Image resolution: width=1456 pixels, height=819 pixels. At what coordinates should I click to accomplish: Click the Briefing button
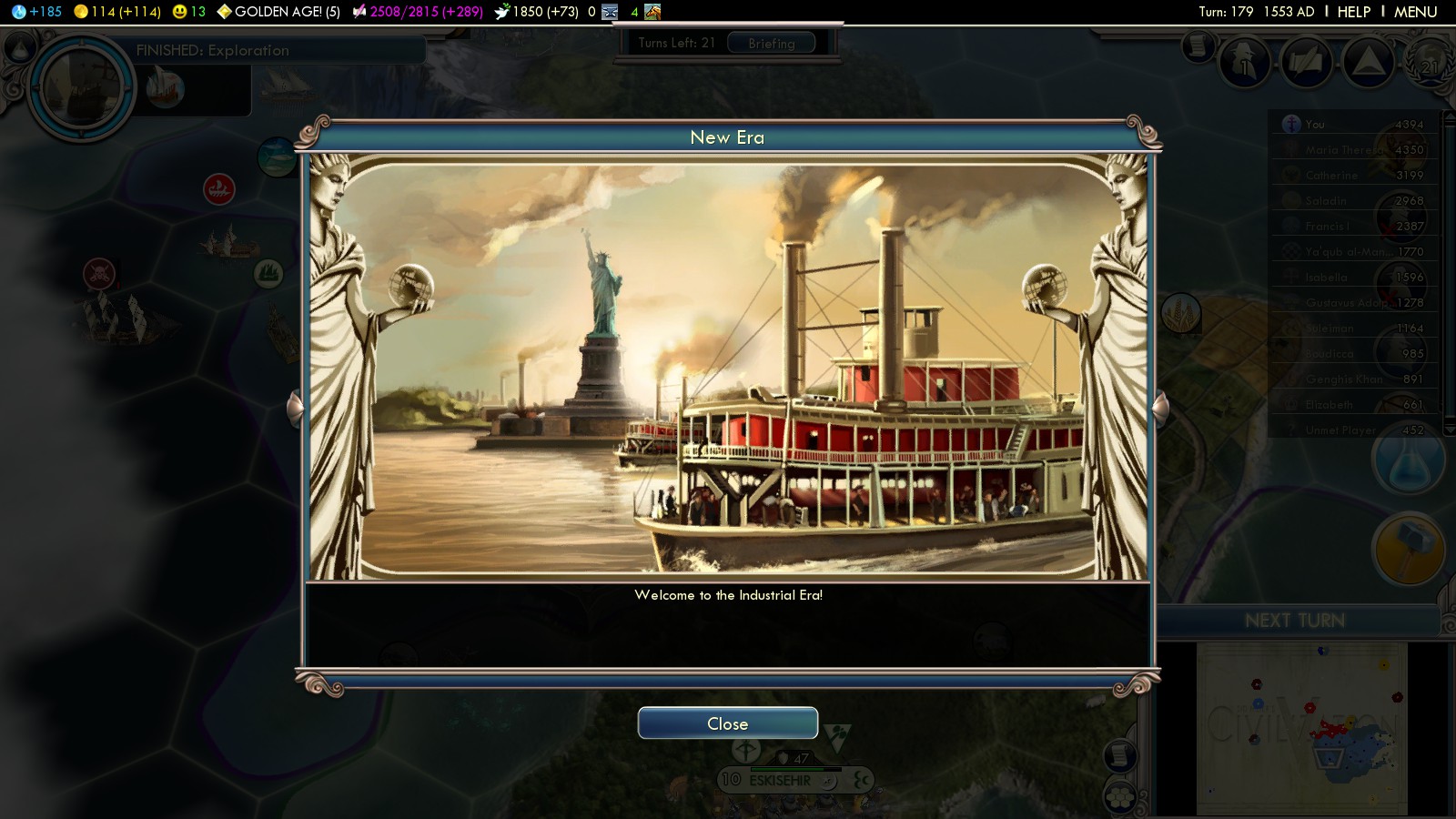771,43
